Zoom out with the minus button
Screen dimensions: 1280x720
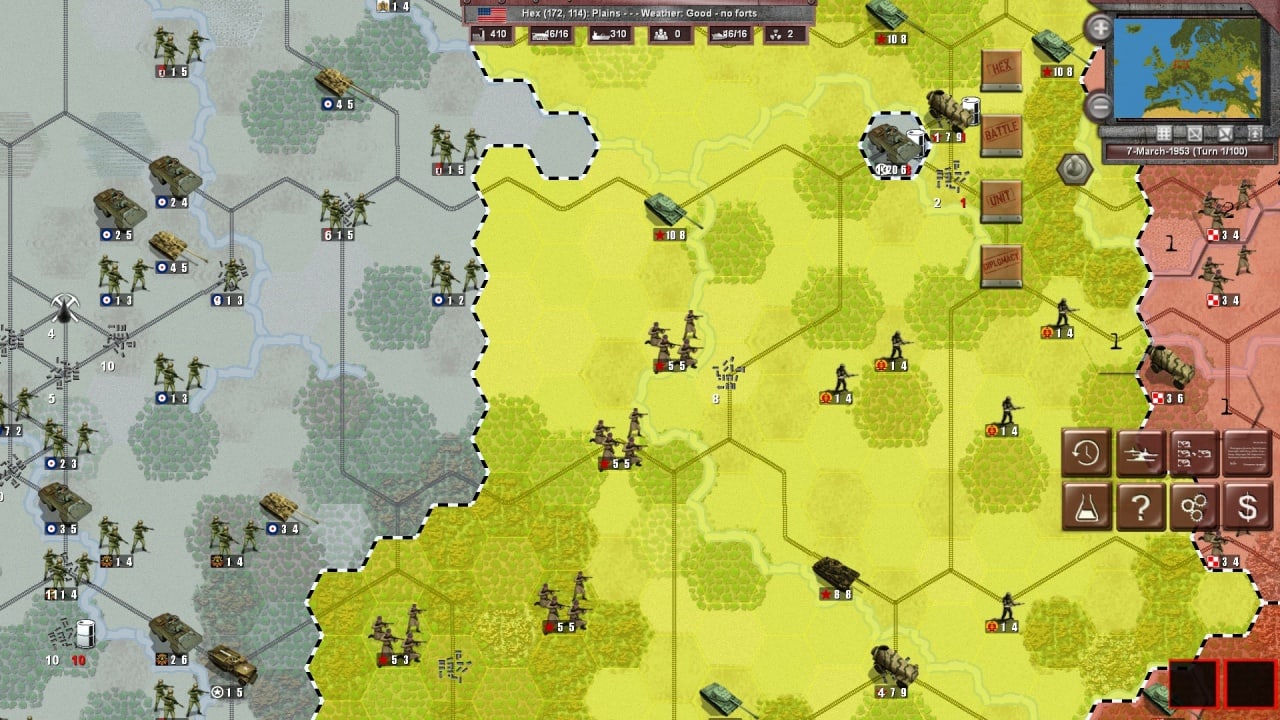click(x=1099, y=105)
